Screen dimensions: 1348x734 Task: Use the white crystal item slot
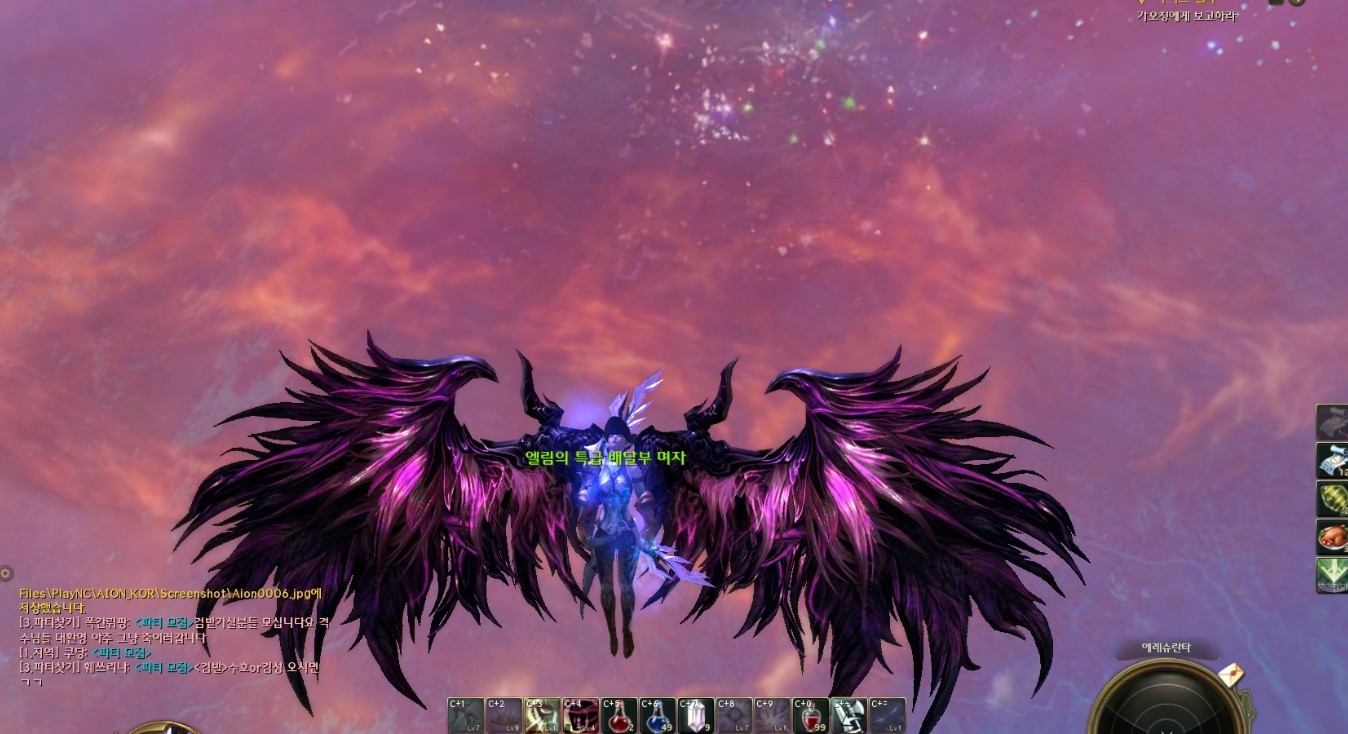[695, 715]
